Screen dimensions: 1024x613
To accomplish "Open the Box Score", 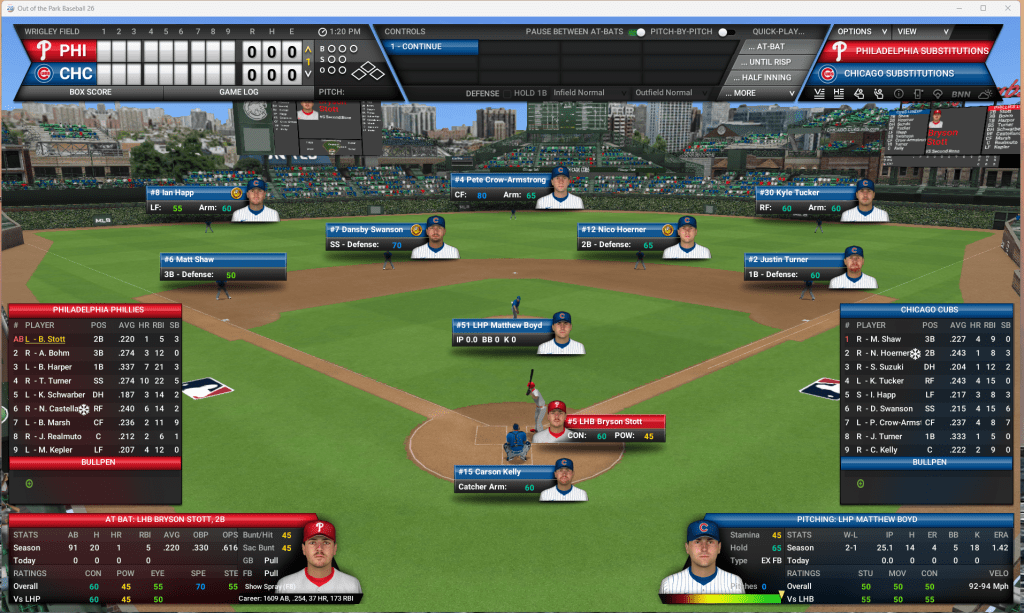I will [89, 92].
